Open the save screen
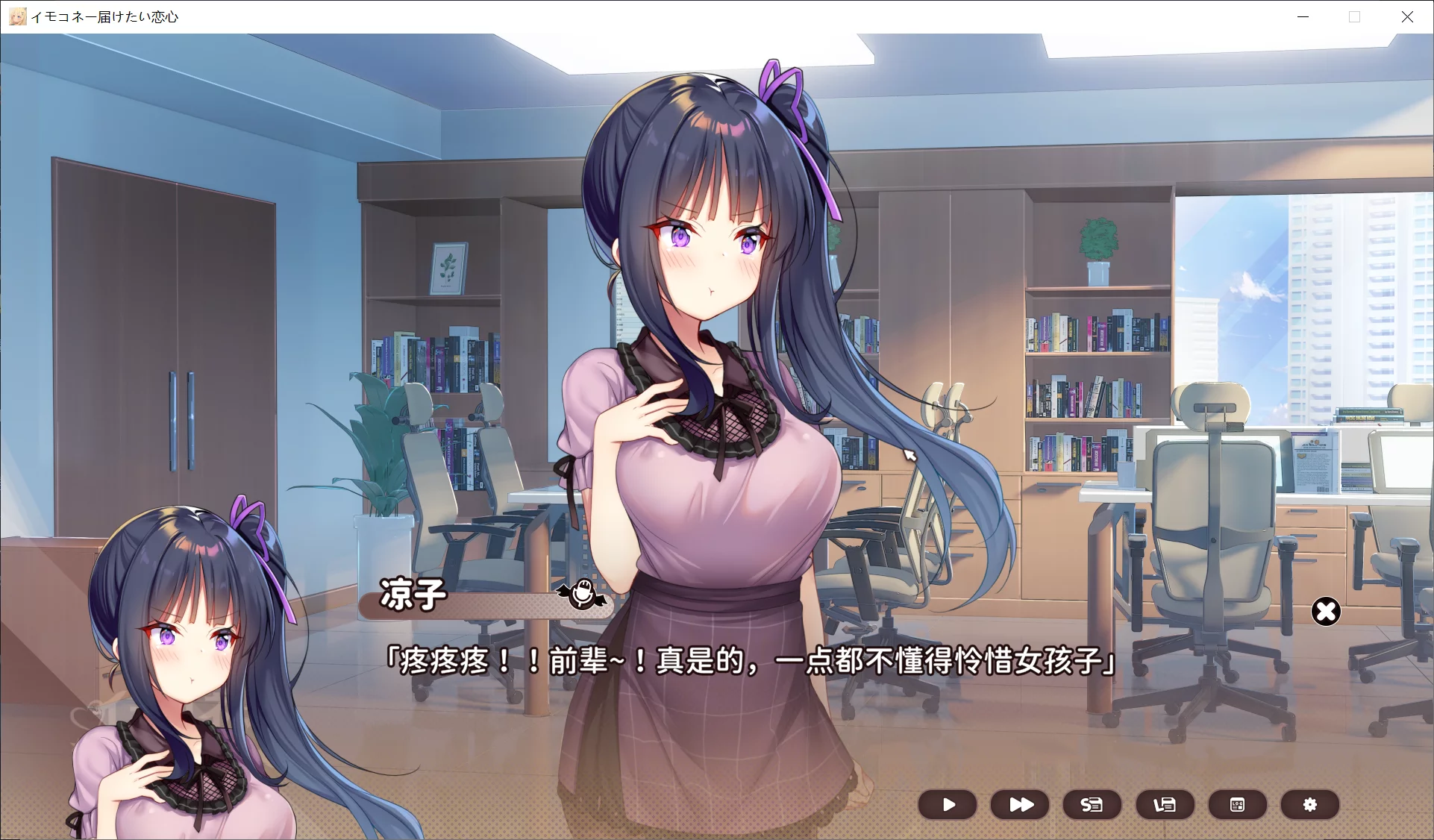 pos(1090,805)
